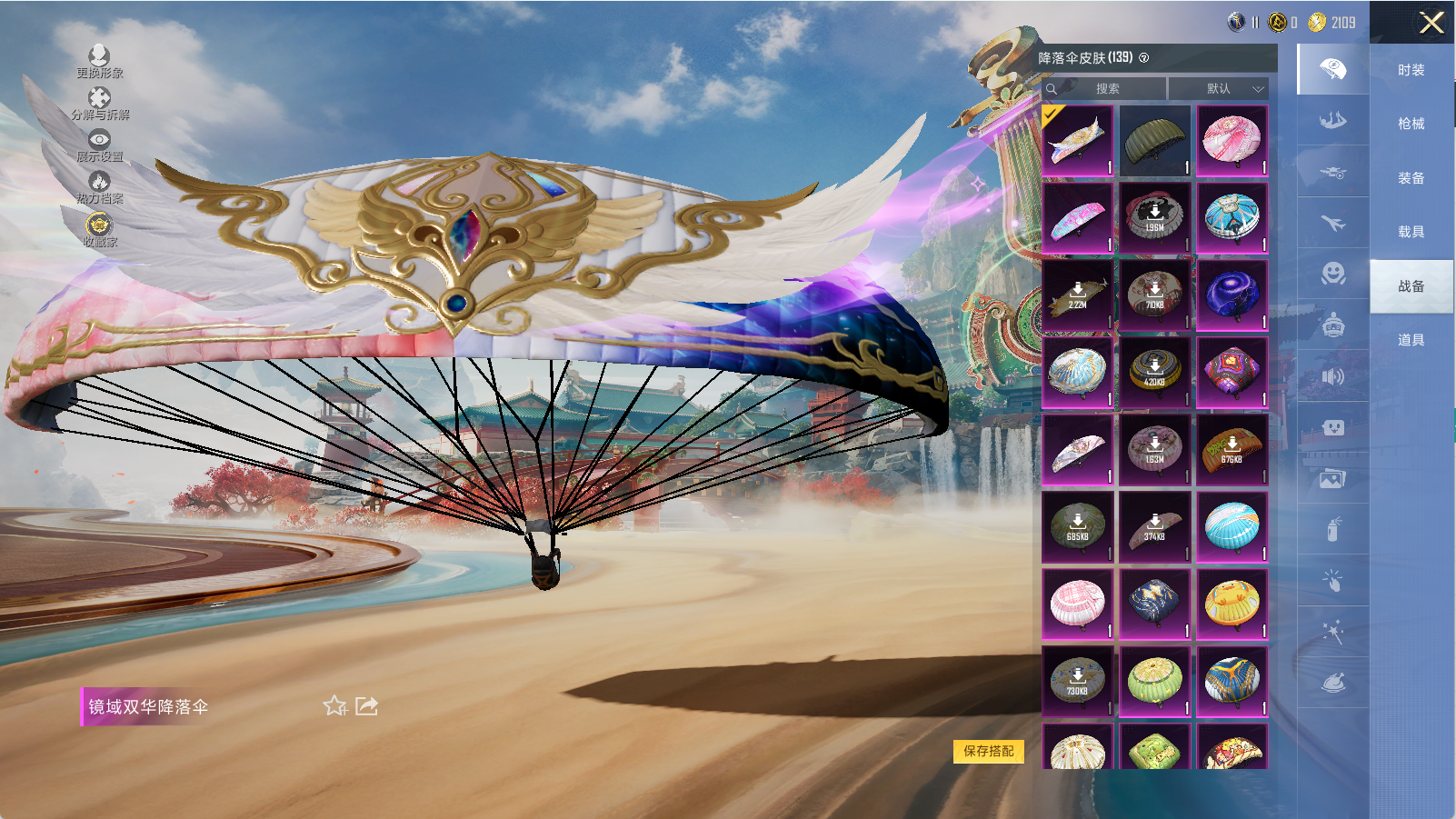
Task: Switch to the 时装 tab
Action: coord(1411,70)
